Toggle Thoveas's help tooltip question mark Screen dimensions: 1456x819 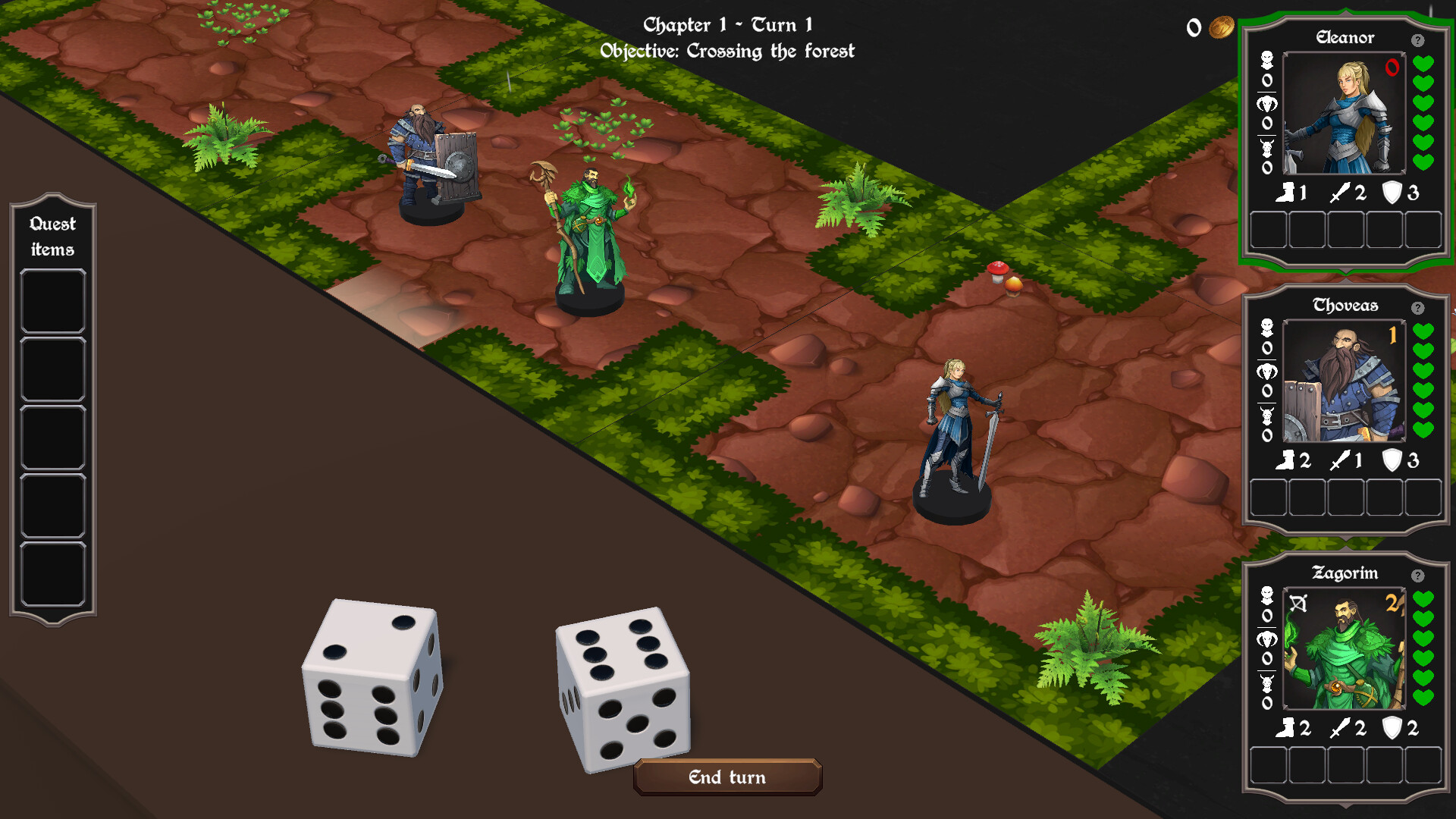(x=1417, y=306)
